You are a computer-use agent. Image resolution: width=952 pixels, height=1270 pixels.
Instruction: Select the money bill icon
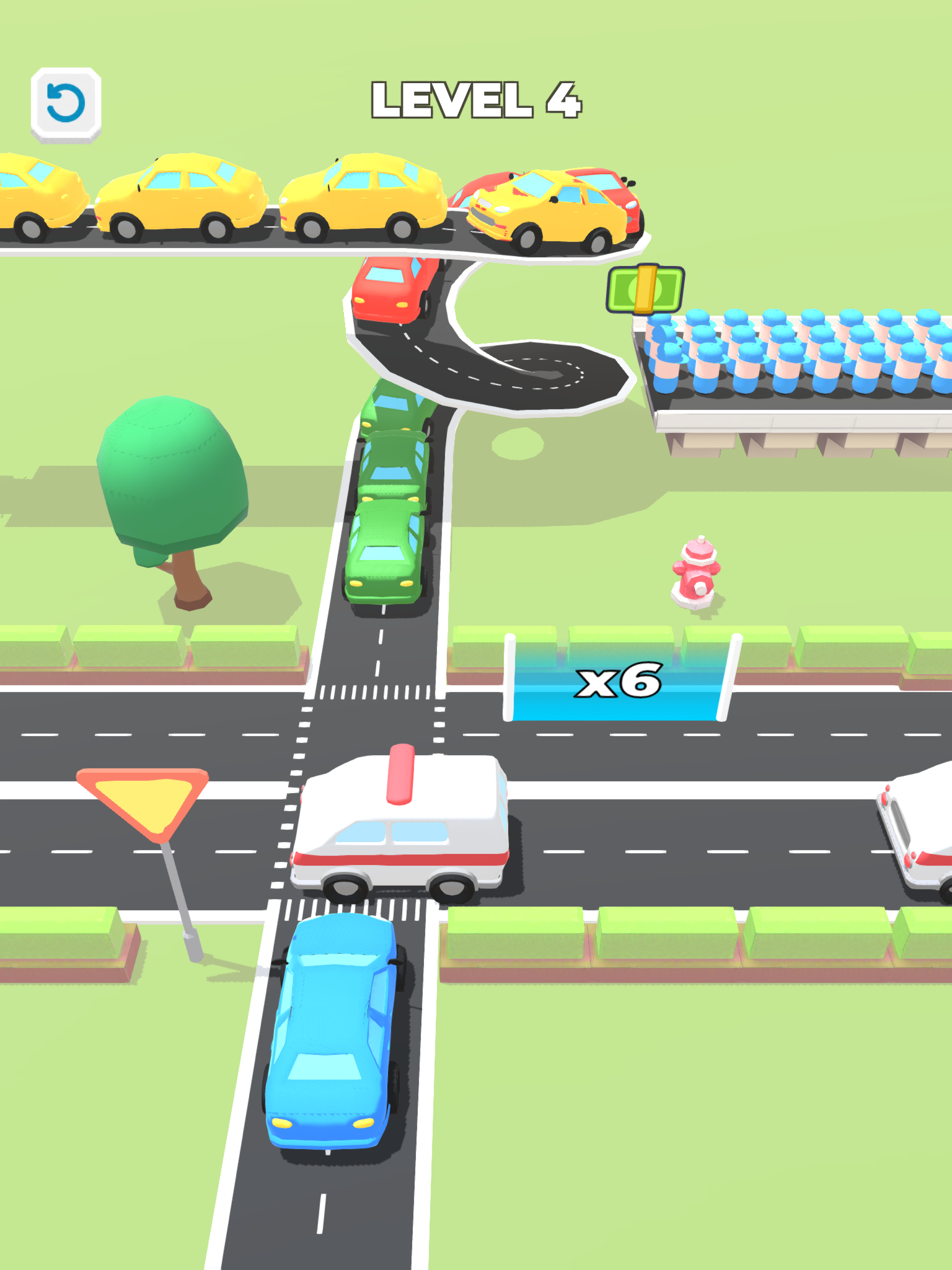646,289
